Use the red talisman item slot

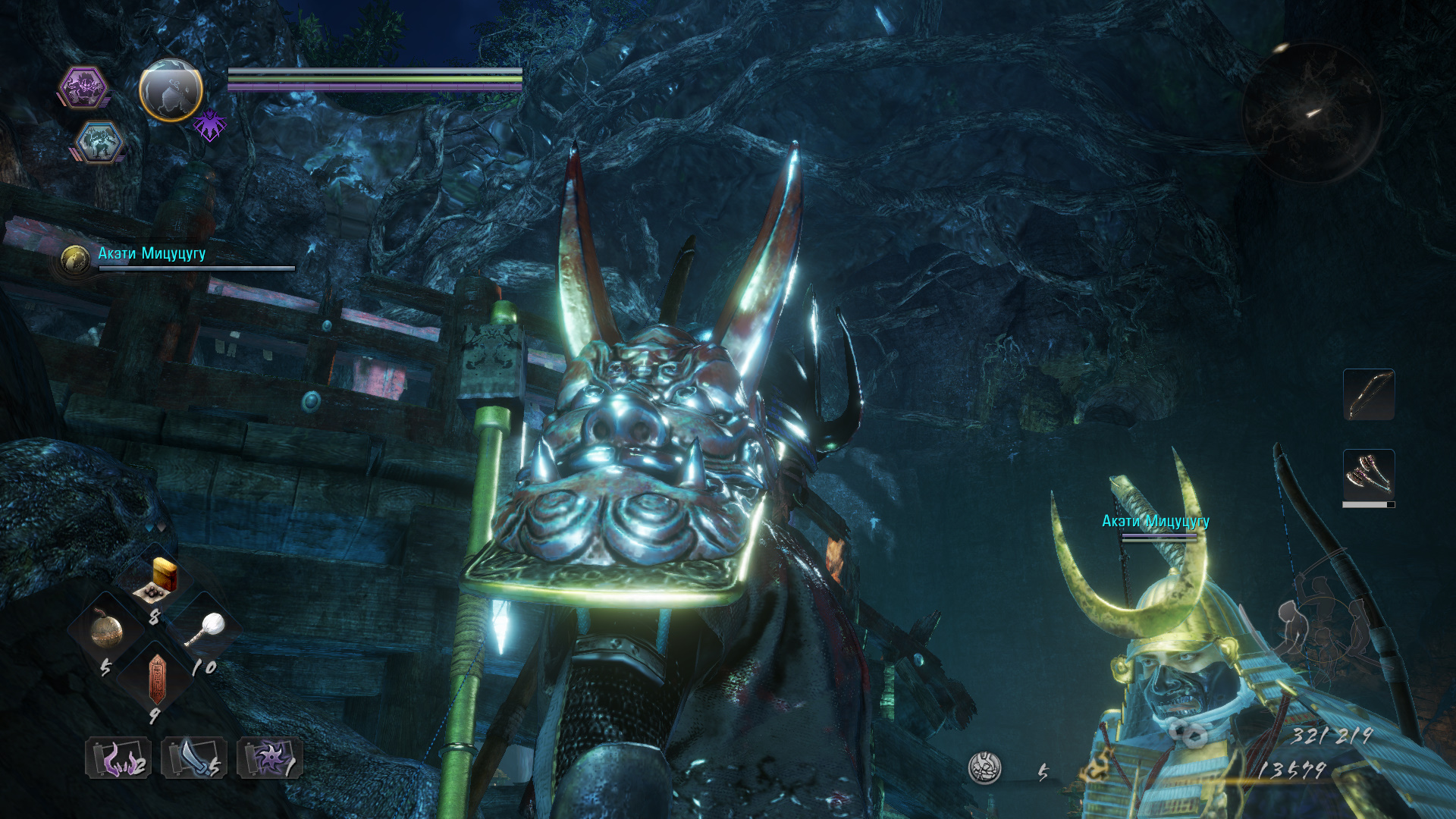pyautogui.click(x=157, y=677)
